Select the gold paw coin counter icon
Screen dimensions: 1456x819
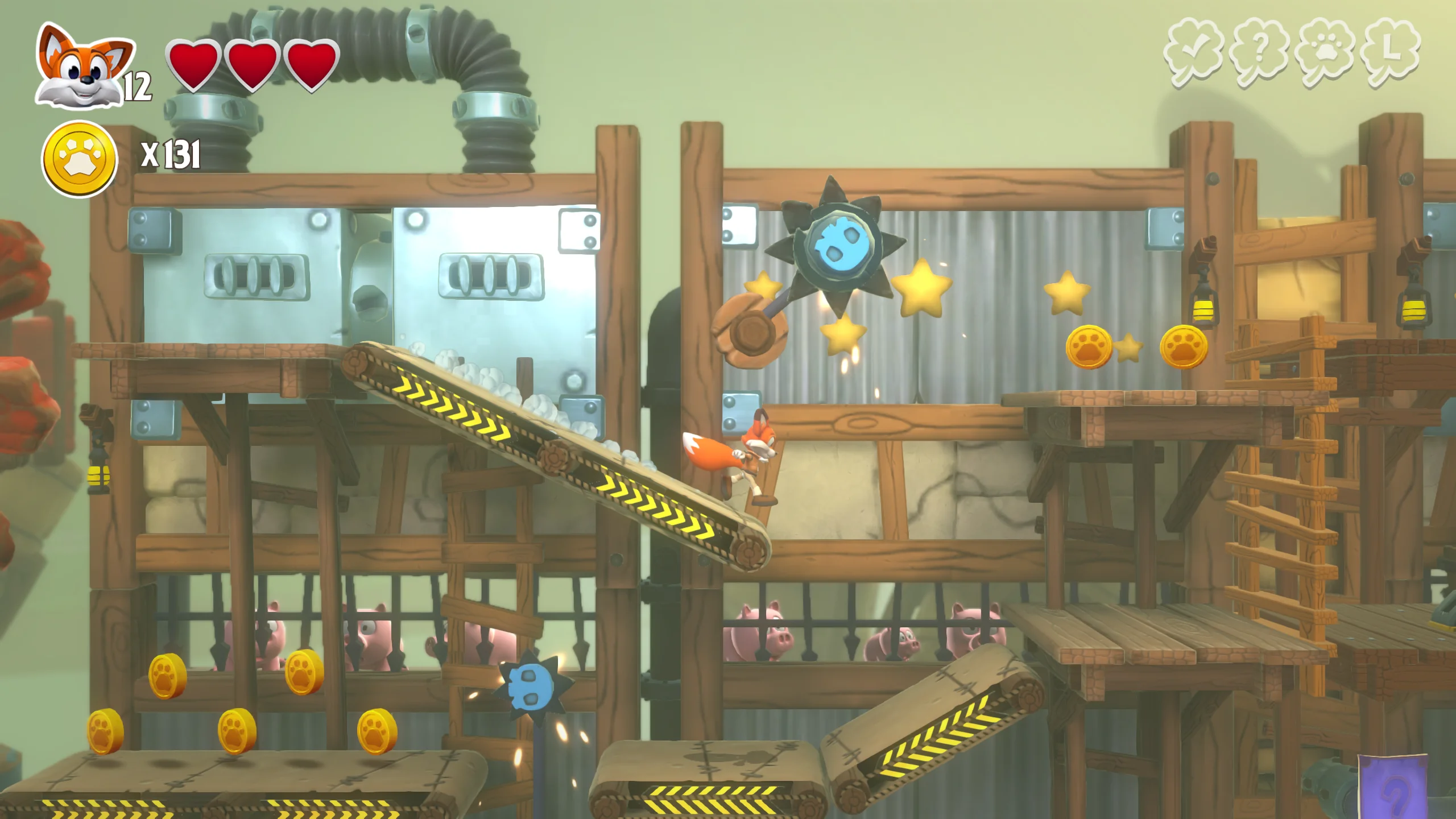tap(80, 159)
